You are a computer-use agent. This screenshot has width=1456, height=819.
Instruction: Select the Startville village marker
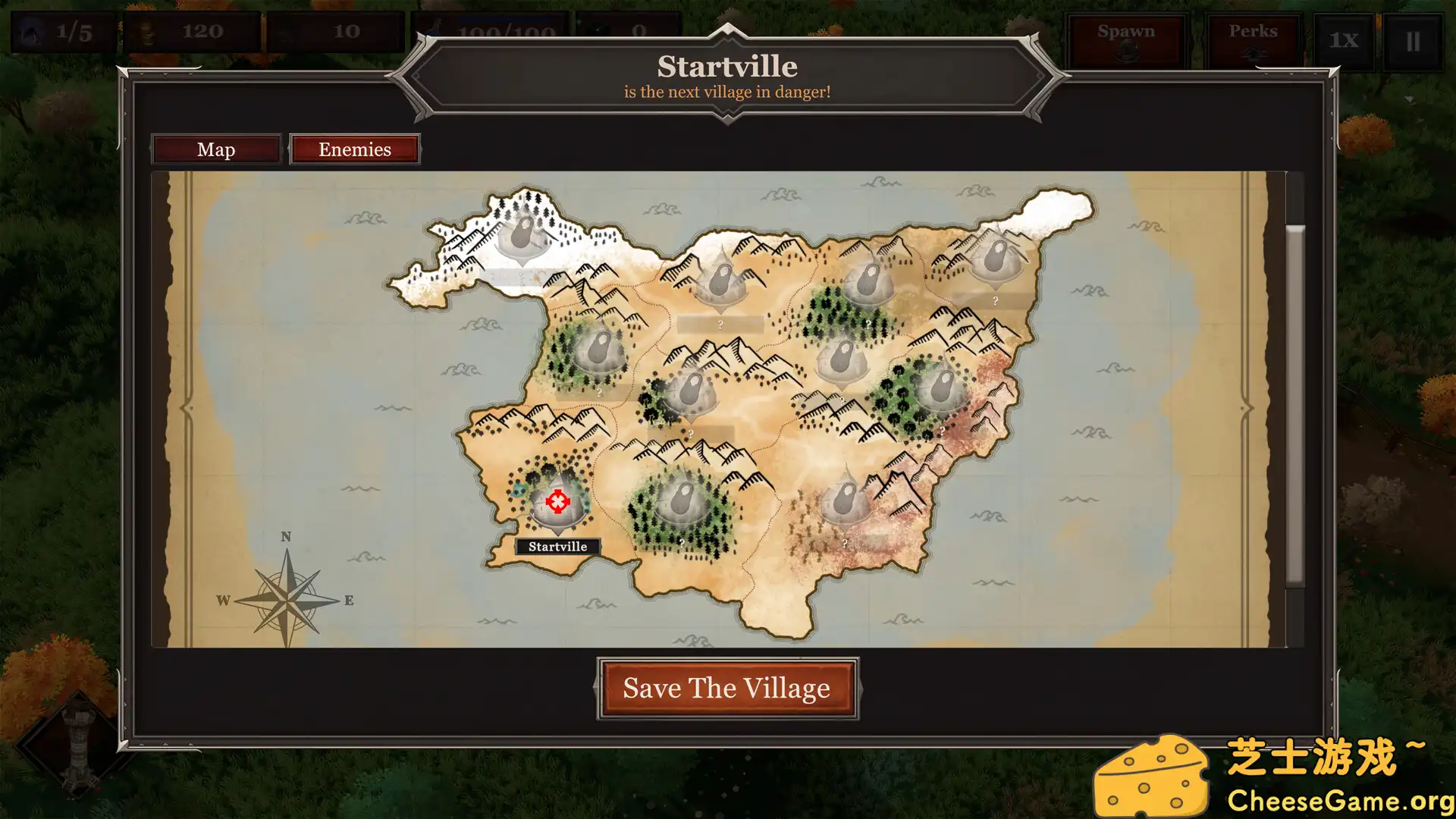click(x=558, y=502)
